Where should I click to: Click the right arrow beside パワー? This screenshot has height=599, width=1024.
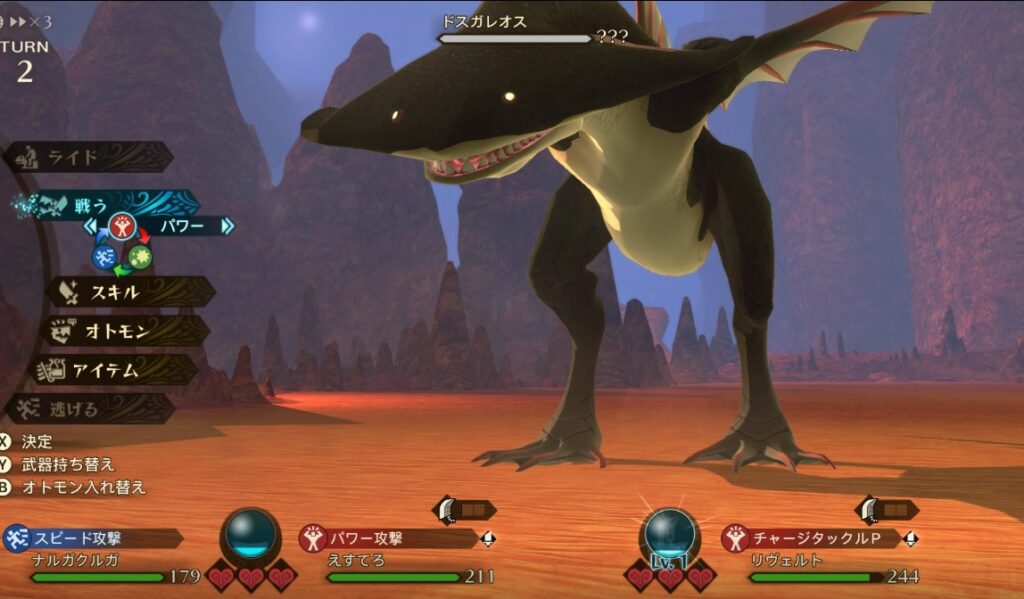(228, 227)
